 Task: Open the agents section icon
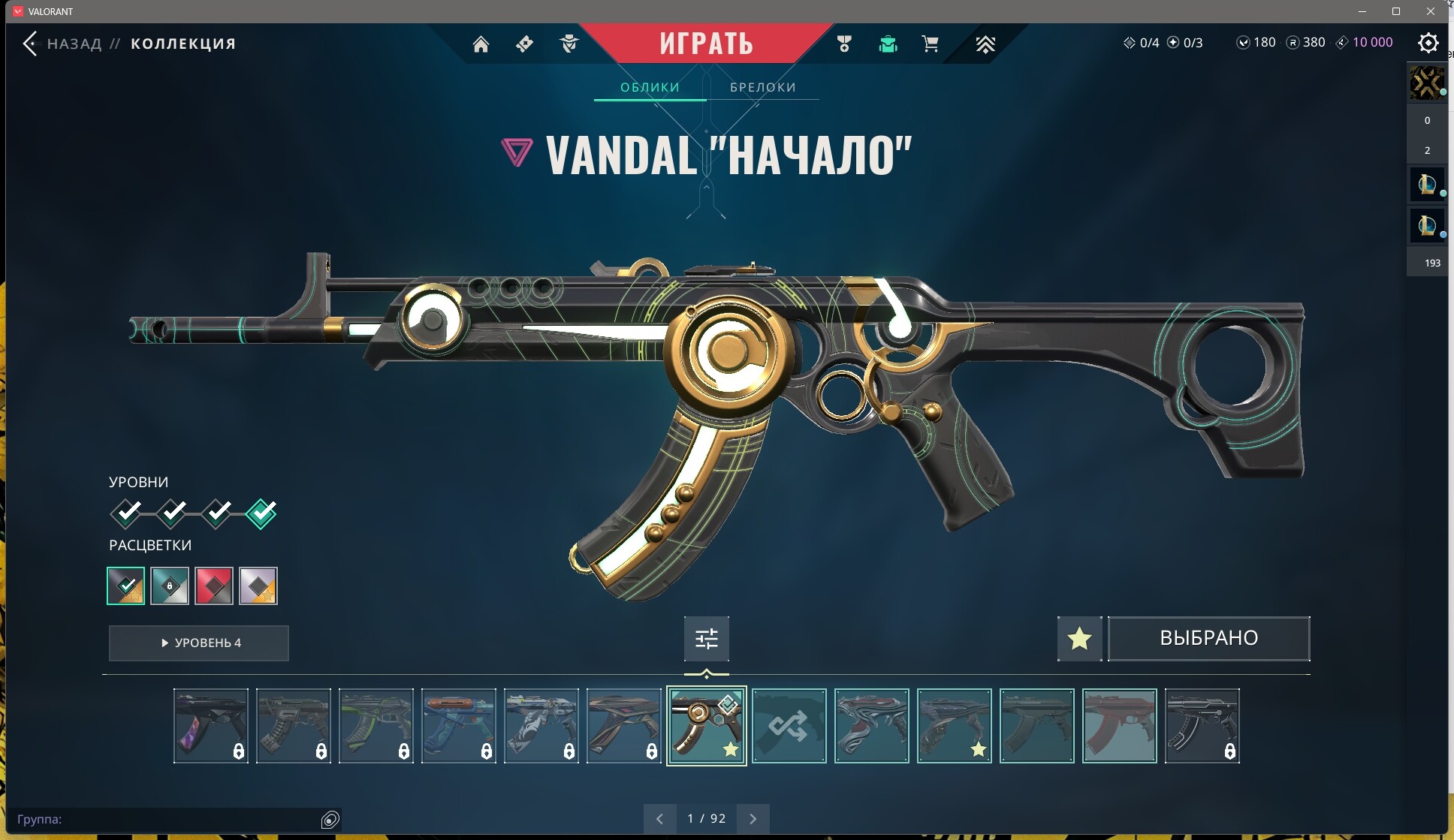(569, 44)
